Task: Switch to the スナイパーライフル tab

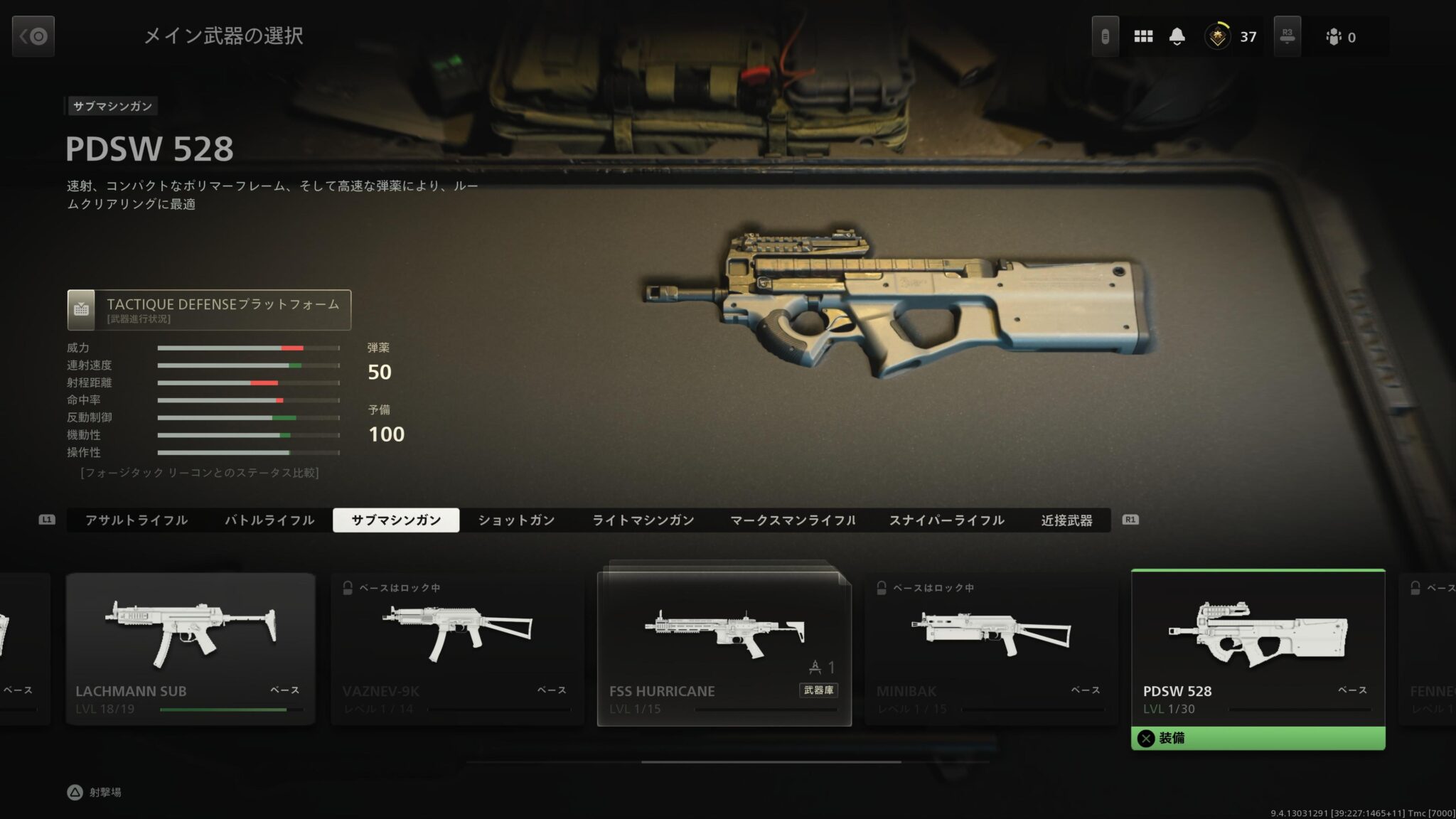Action: pos(947,520)
